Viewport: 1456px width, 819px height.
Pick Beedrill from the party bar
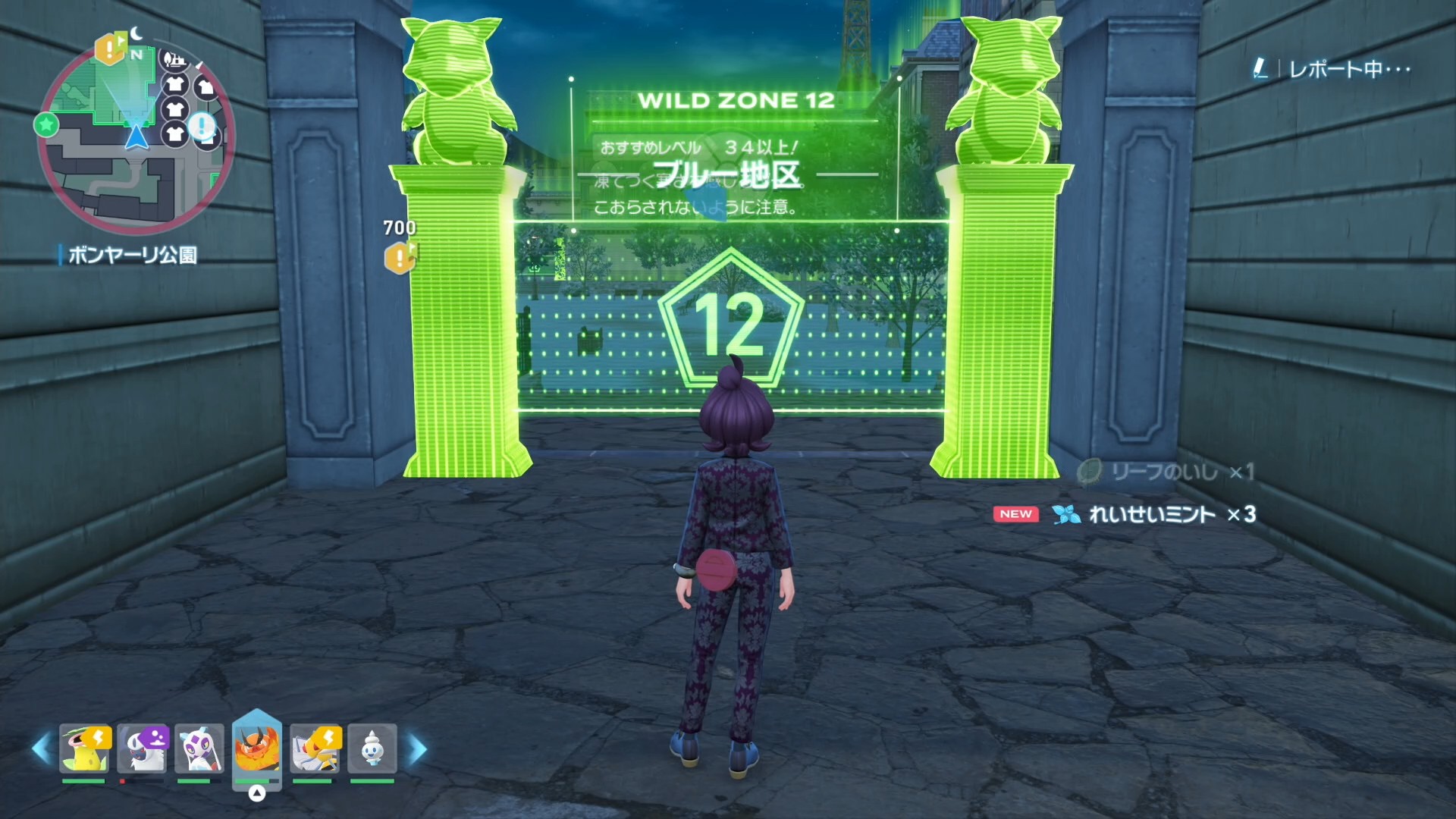[315, 748]
